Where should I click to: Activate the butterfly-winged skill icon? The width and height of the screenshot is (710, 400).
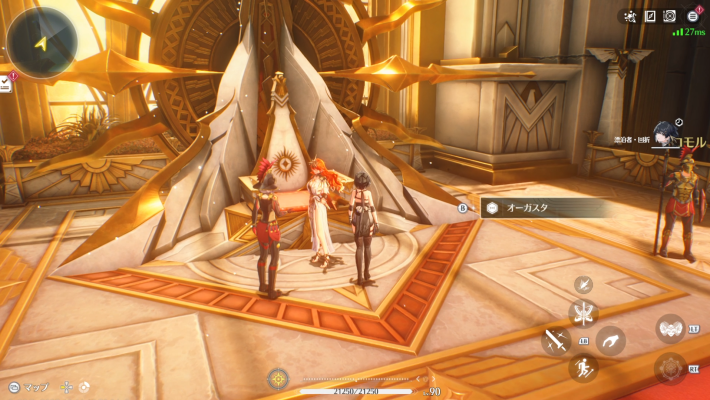click(x=583, y=313)
